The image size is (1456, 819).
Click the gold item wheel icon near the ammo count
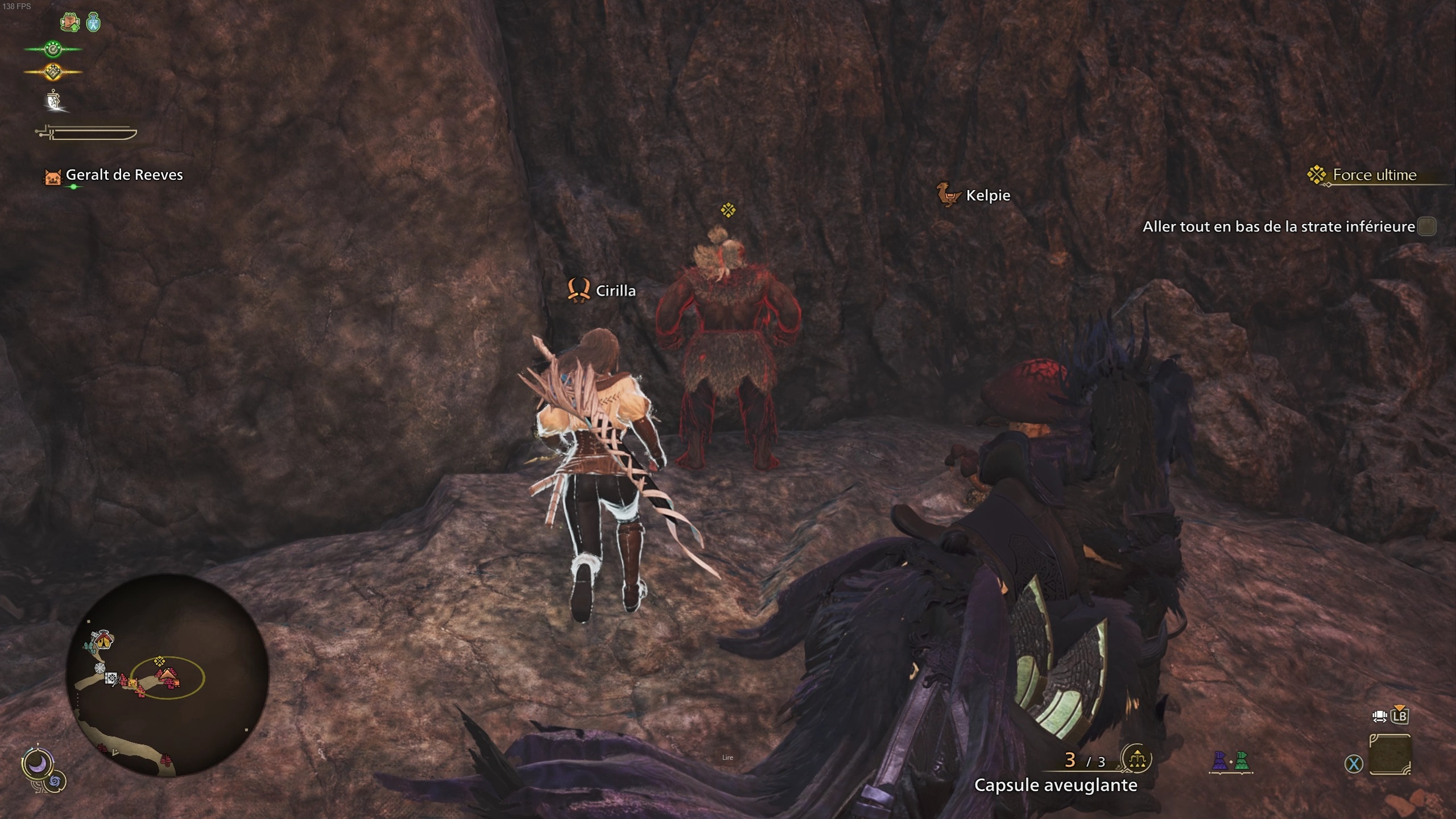pyautogui.click(x=1137, y=759)
